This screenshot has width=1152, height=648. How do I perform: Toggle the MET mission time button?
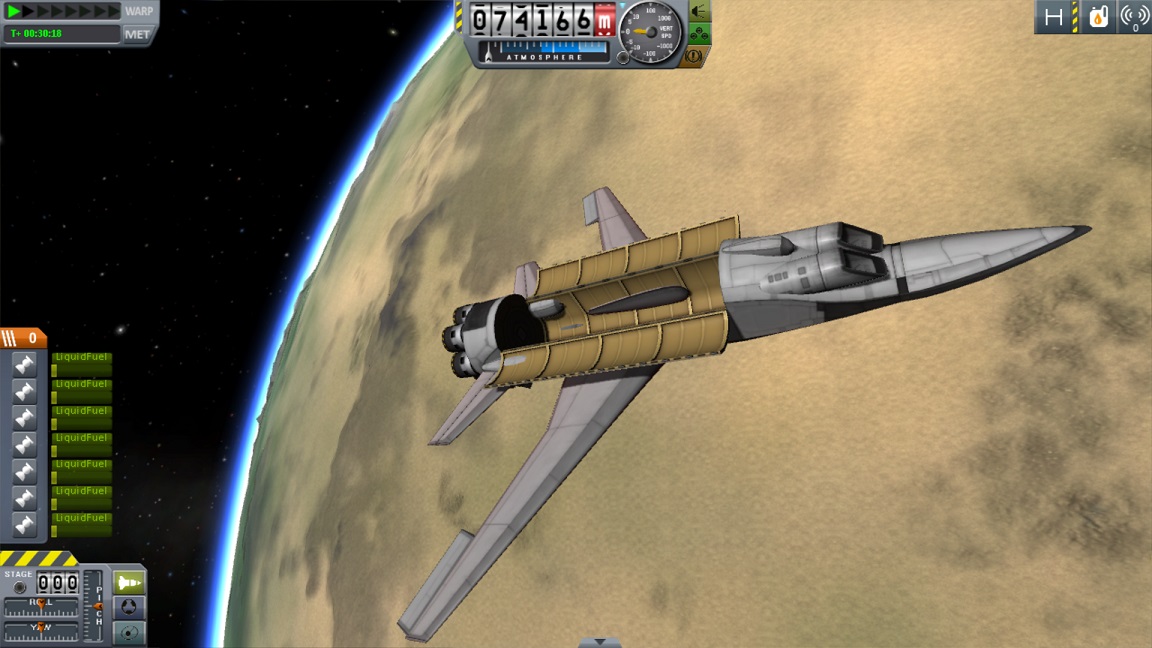(x=137, y=34)
